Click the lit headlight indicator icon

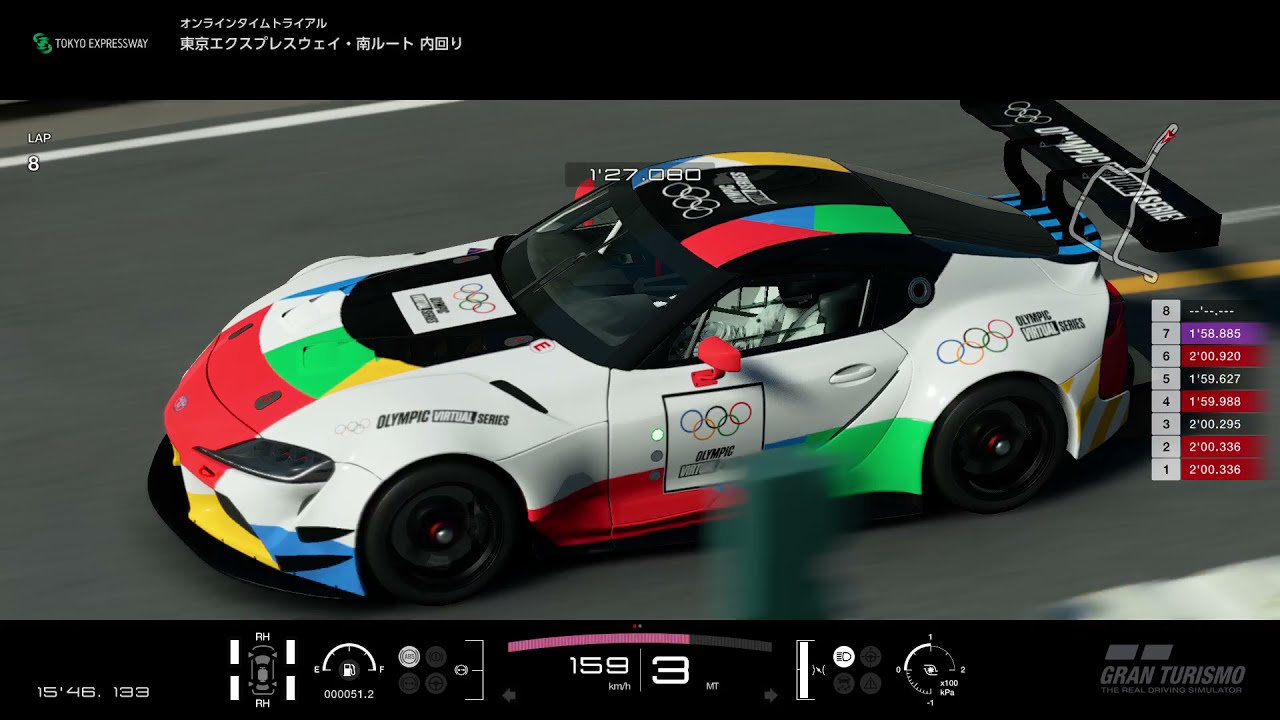pyautogui.click(x=843, y=657)
